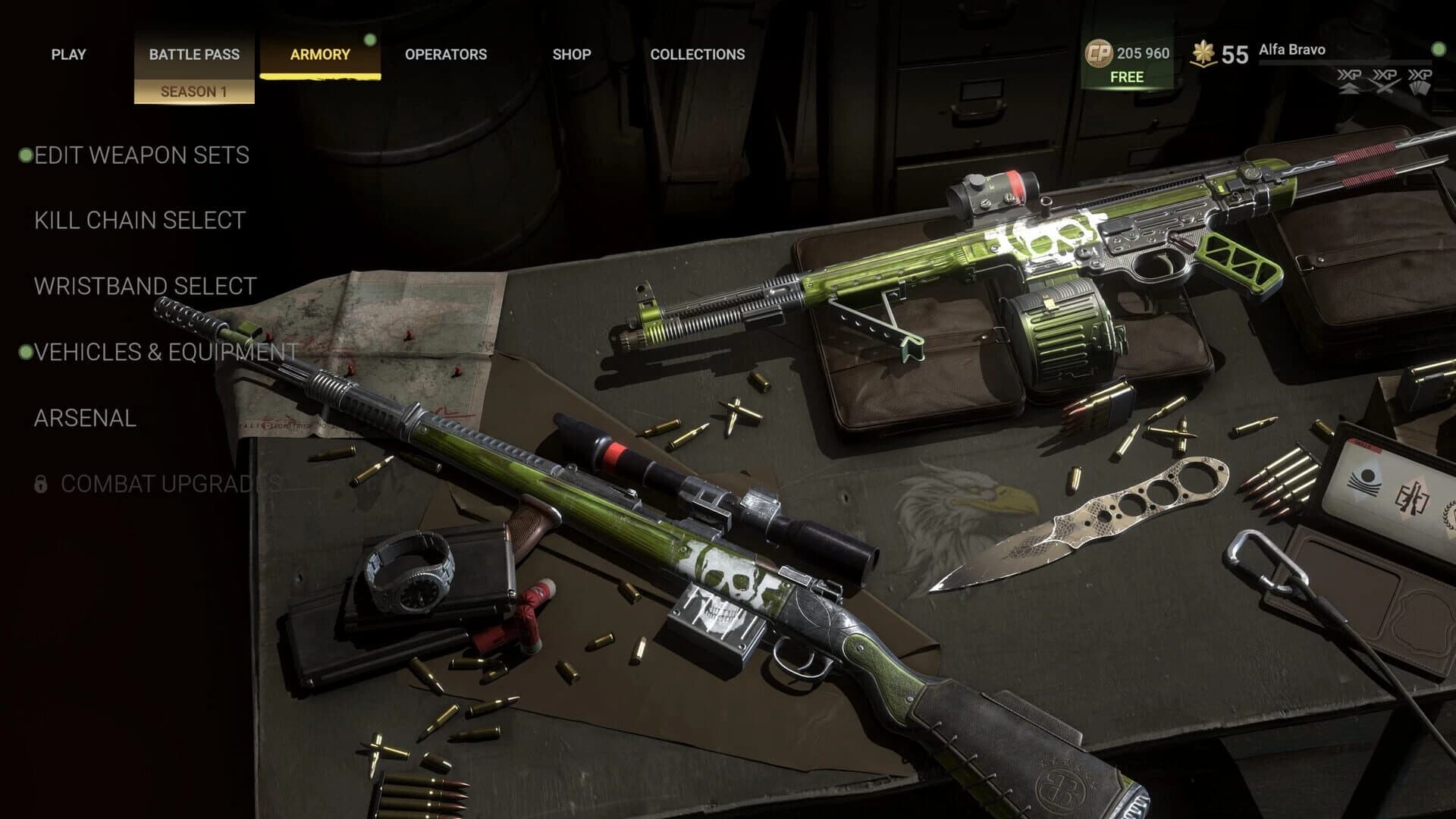Open Wristband Select
This screenshot has height=819, width=1456.
coord(144,286)
